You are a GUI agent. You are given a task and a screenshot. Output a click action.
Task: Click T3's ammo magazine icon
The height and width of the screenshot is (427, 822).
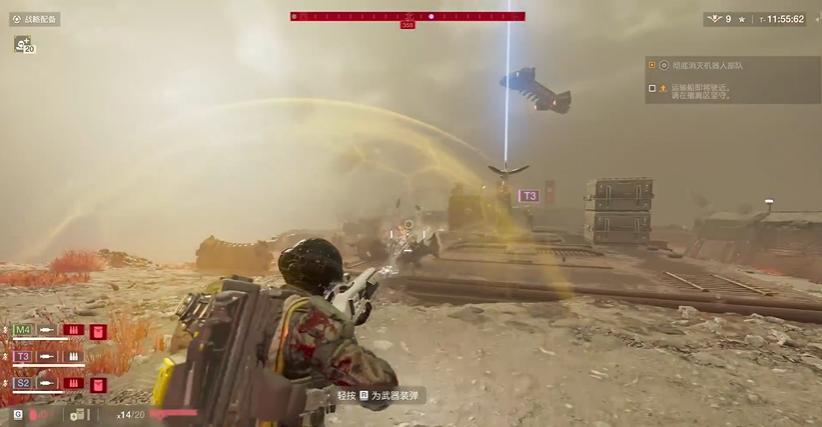pos(73,356)
